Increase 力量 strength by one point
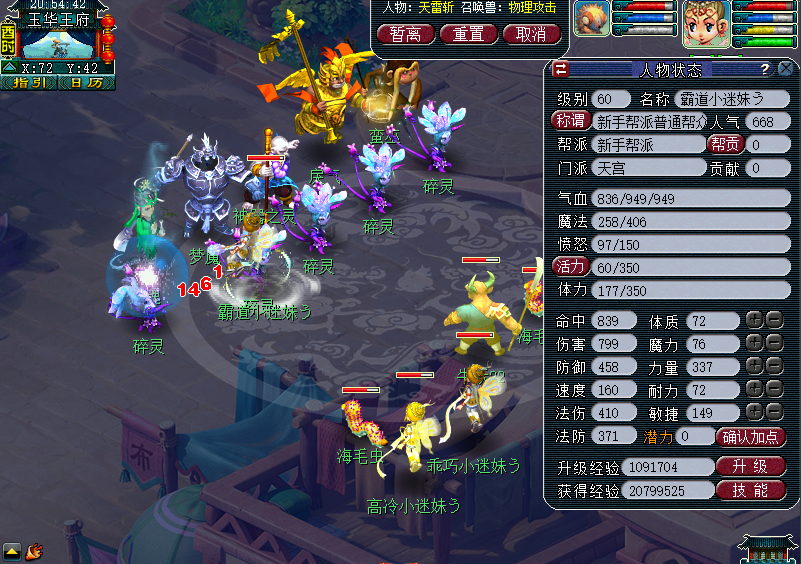Viewport: 801px width, 564px height. pyautogui.click(x=755, y=367)
